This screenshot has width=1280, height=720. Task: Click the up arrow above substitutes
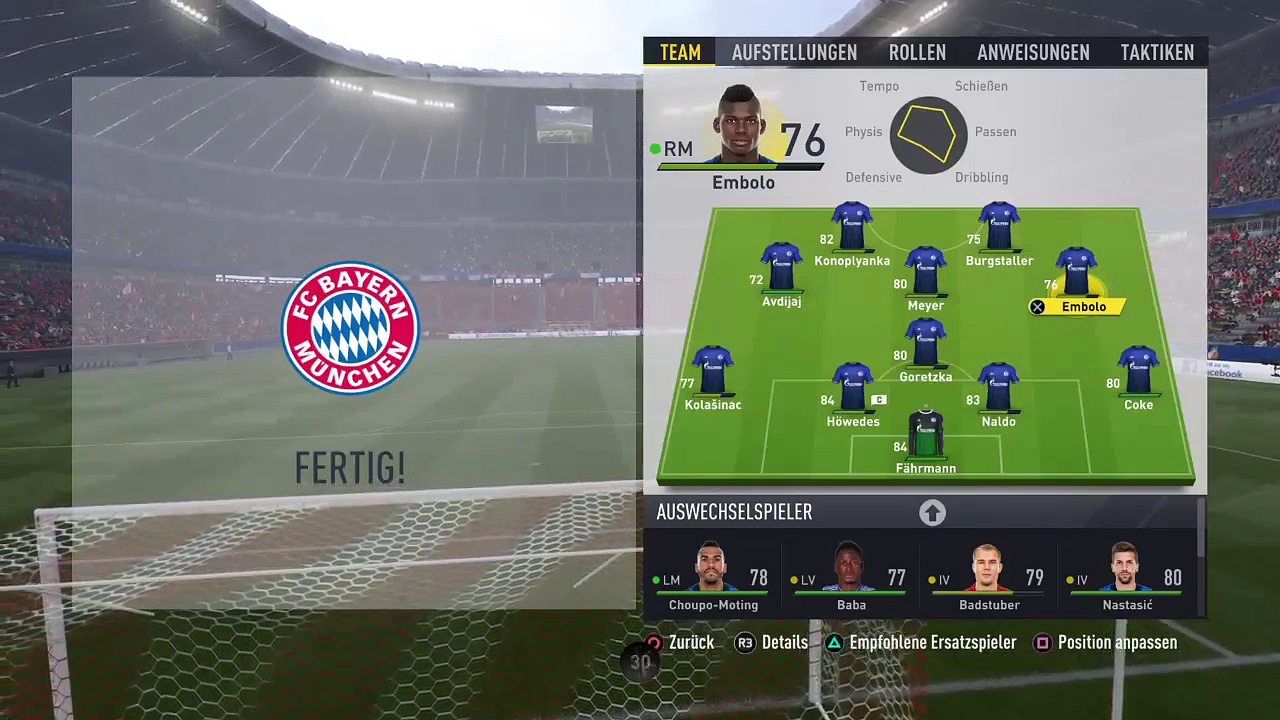[932, 513]
